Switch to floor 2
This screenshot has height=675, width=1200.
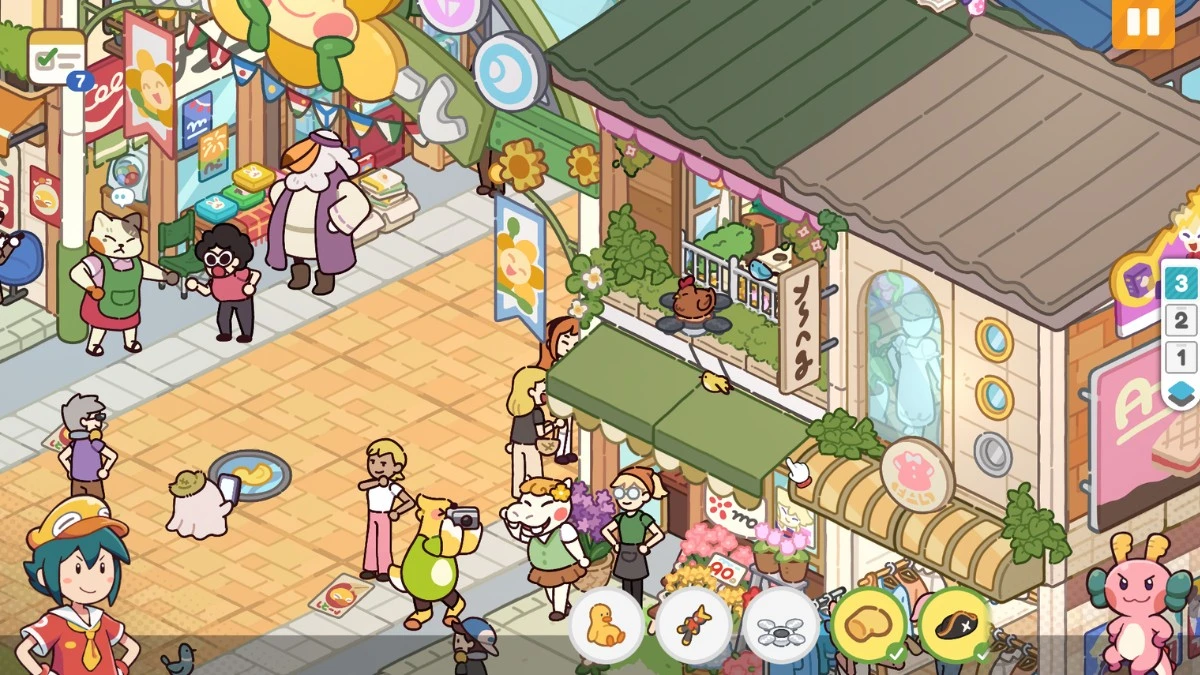point(1181,321)
